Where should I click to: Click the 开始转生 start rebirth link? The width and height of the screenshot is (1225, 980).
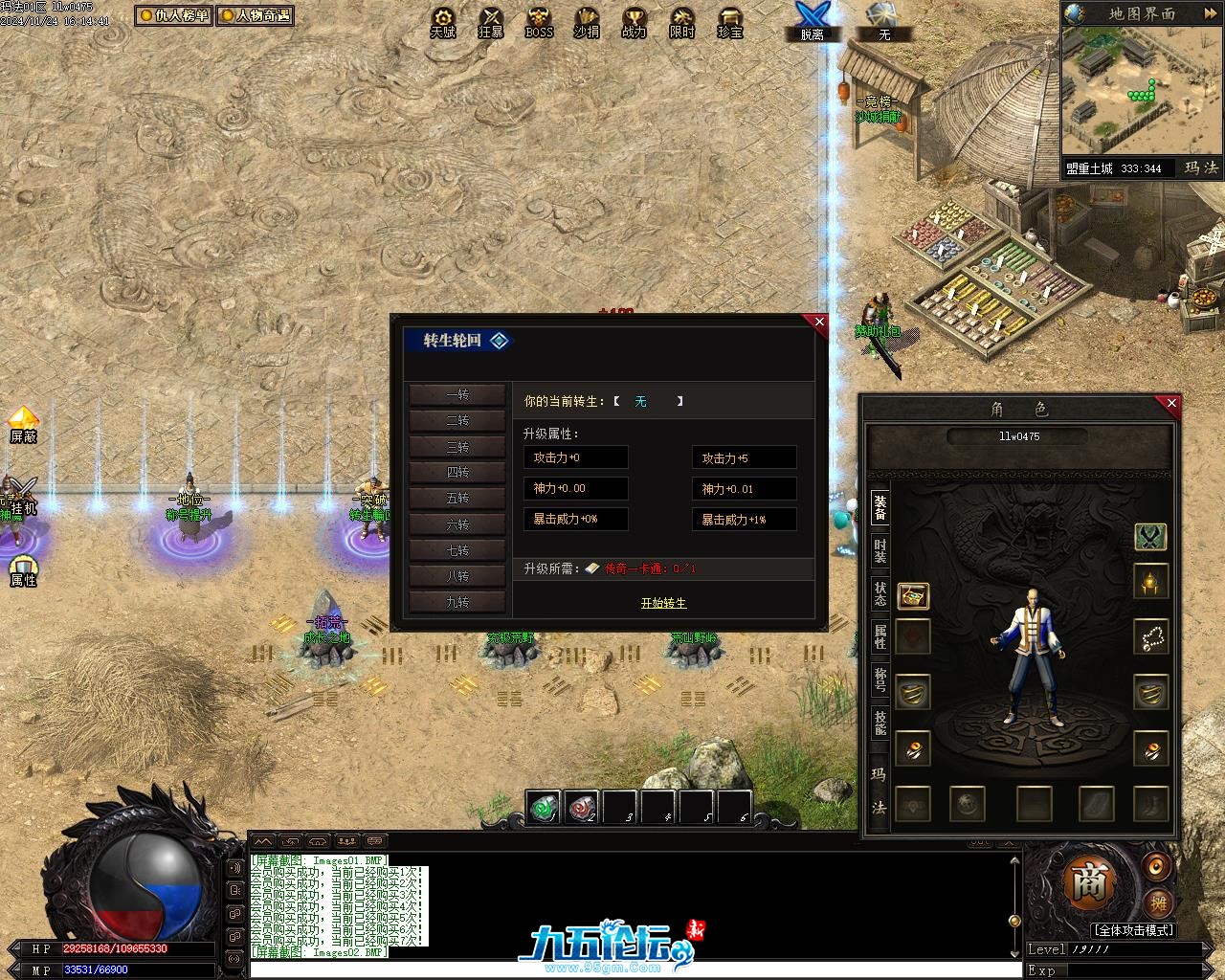pos(663,603)
